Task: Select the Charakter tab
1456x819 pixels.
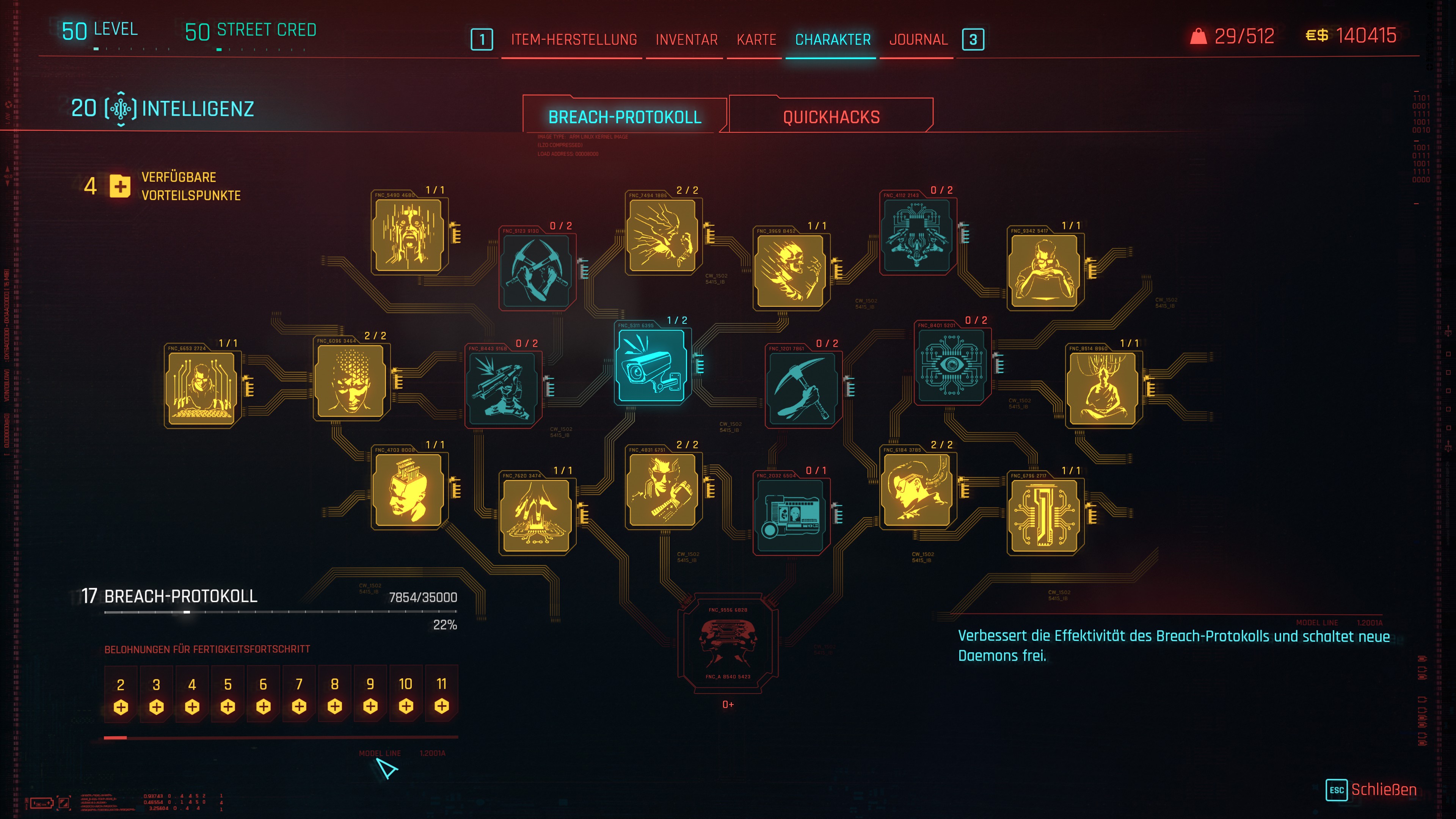Action: click(x=833, y=39)
